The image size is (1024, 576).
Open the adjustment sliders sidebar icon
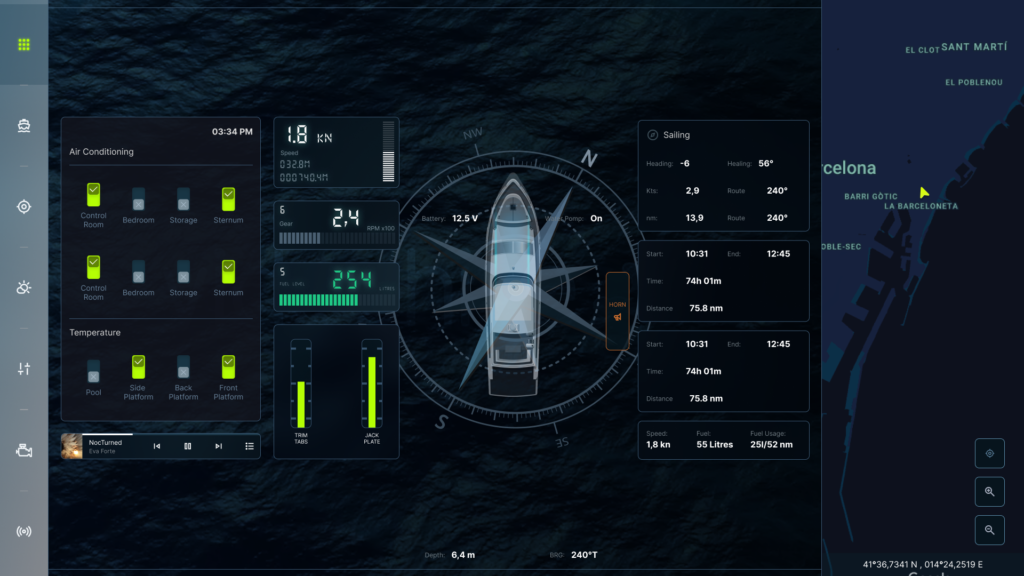click(24, 369)
